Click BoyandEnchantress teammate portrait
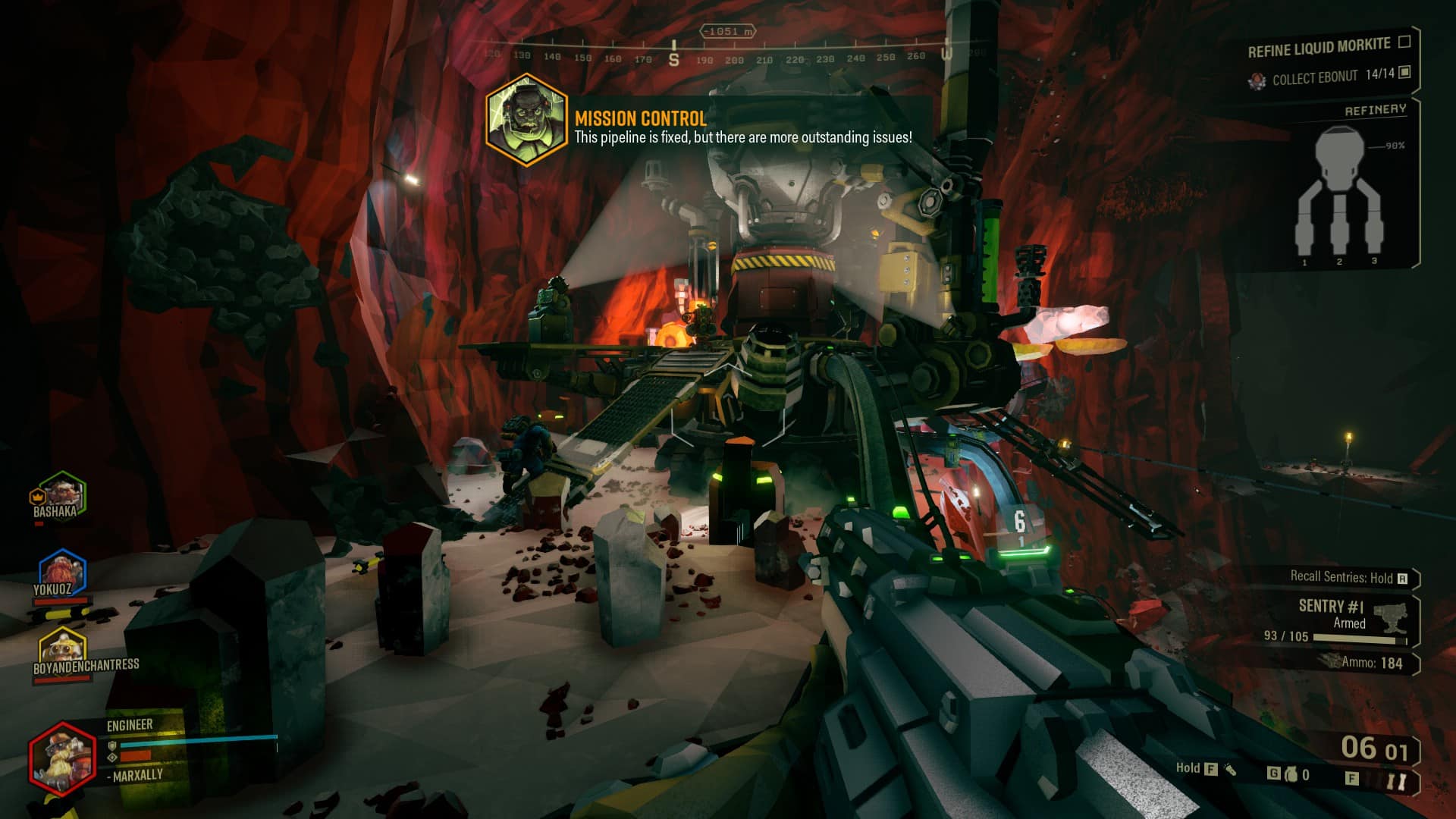Viewport: 1456px width, 819px height. (62, 647)
